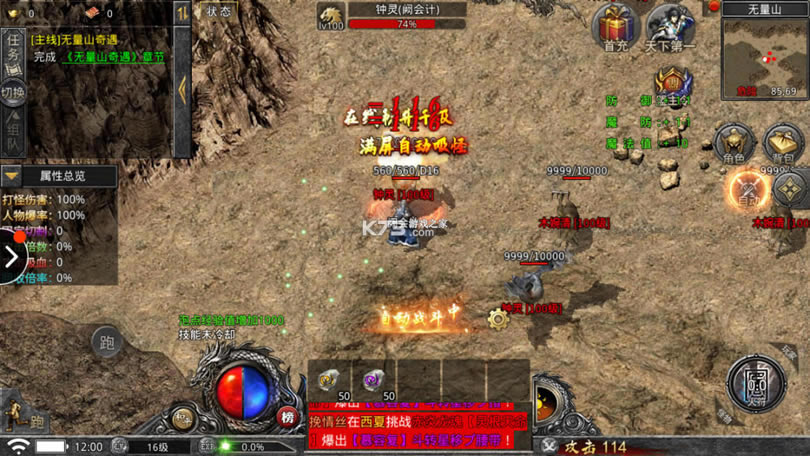The image size is (810, 456).
Task: Tap the four-point star skill button
Action: click(792, 188)
